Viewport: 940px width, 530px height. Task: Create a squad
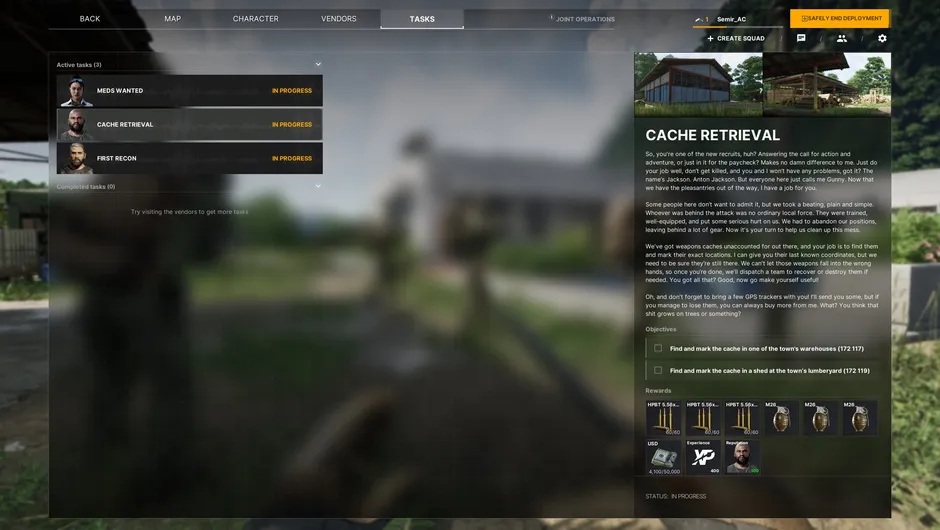(x=736, y=39)
